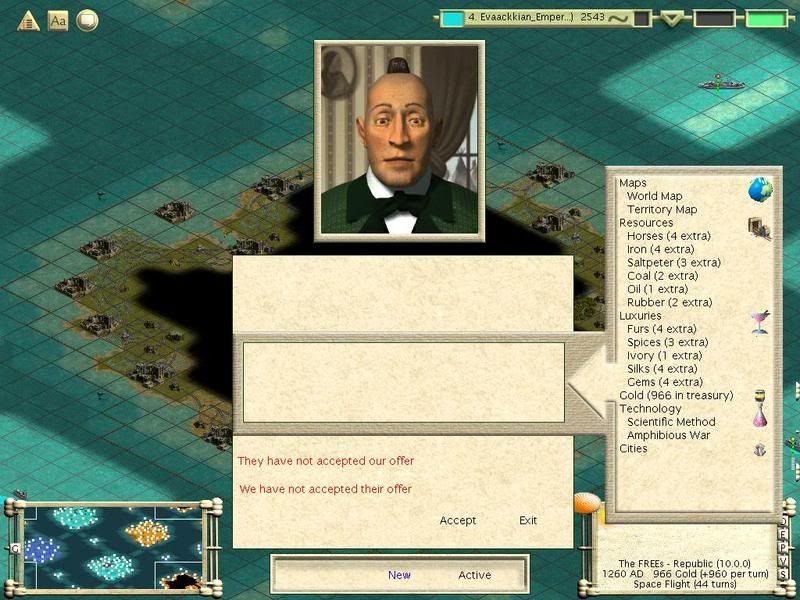
Task: Choose Amphibious War technology
Action: tap(669, 435)
